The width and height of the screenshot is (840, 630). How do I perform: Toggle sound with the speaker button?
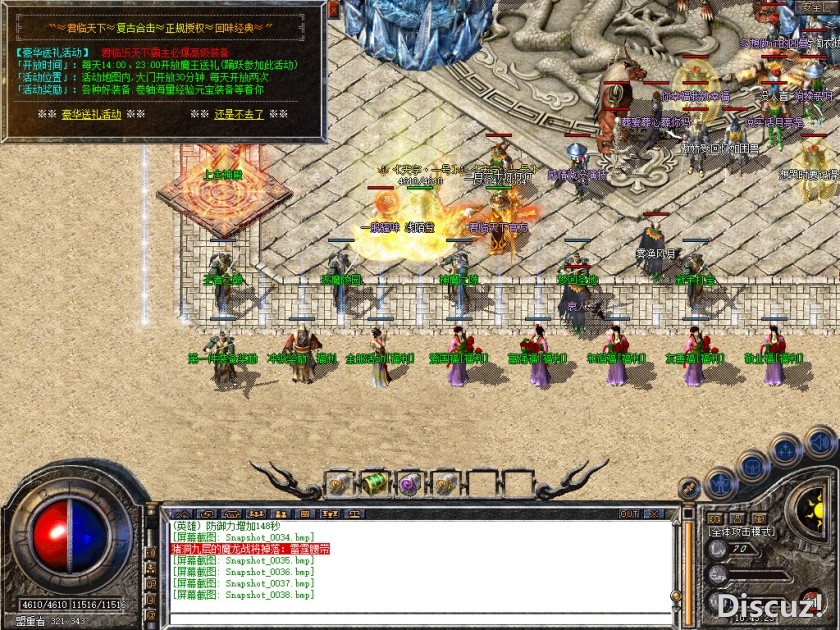point(820,440)
